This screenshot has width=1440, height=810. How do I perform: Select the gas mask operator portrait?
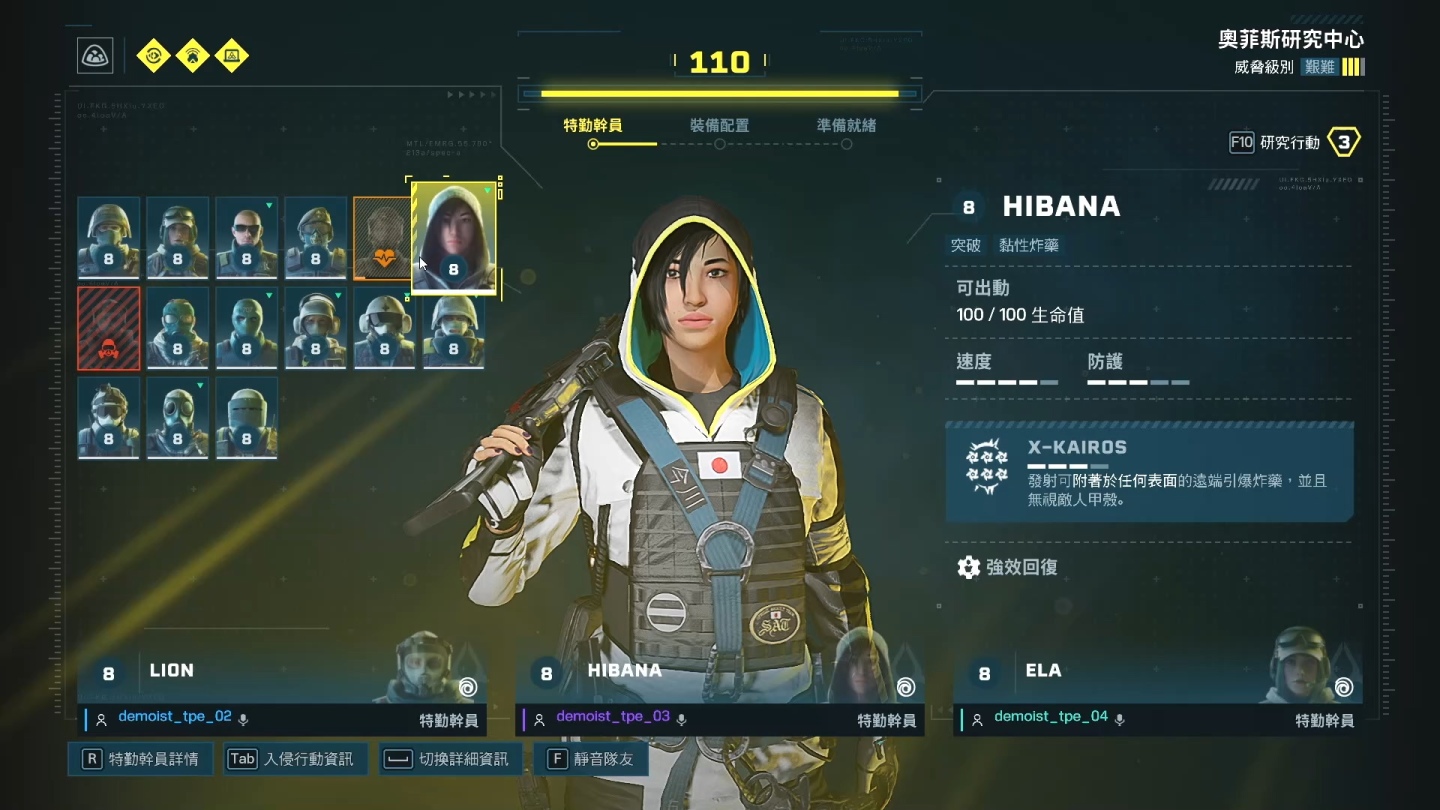[177, 417]
